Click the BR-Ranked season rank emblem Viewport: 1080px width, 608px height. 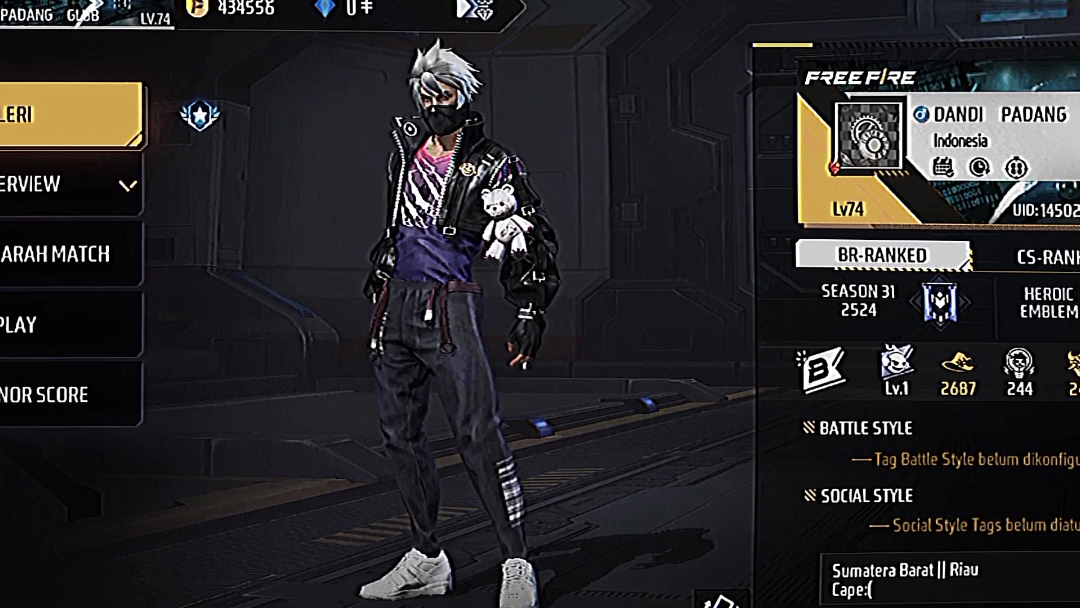coord(939,301)
